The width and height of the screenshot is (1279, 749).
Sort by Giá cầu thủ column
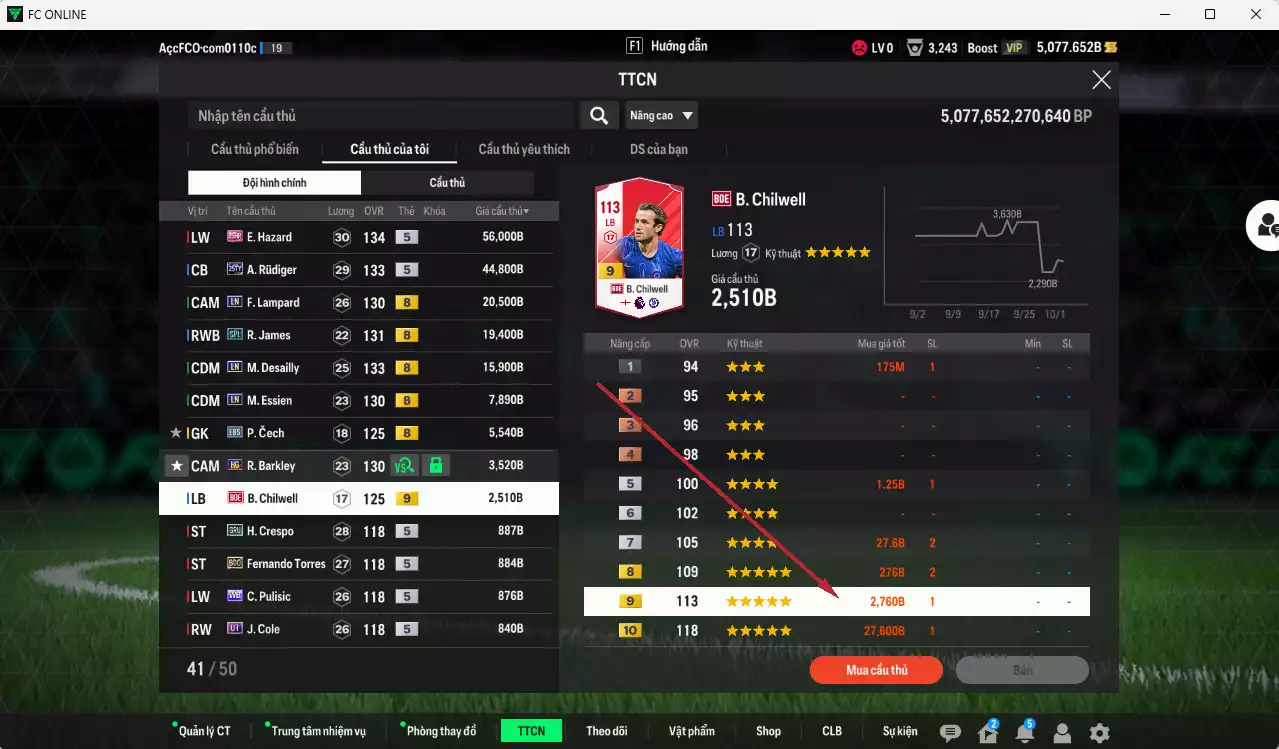pyautogui.click(x=502, y=211)
